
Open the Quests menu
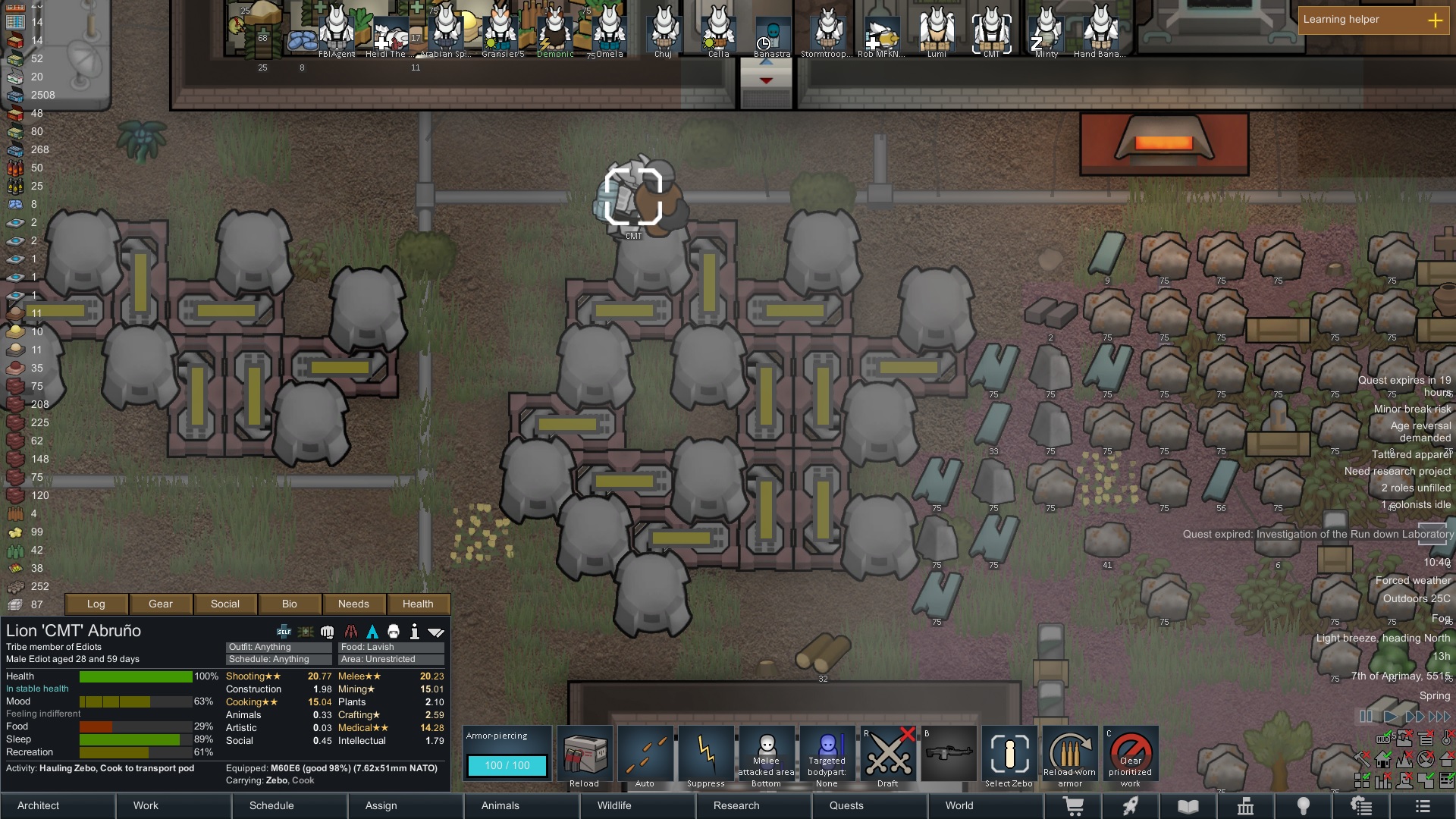846,805
